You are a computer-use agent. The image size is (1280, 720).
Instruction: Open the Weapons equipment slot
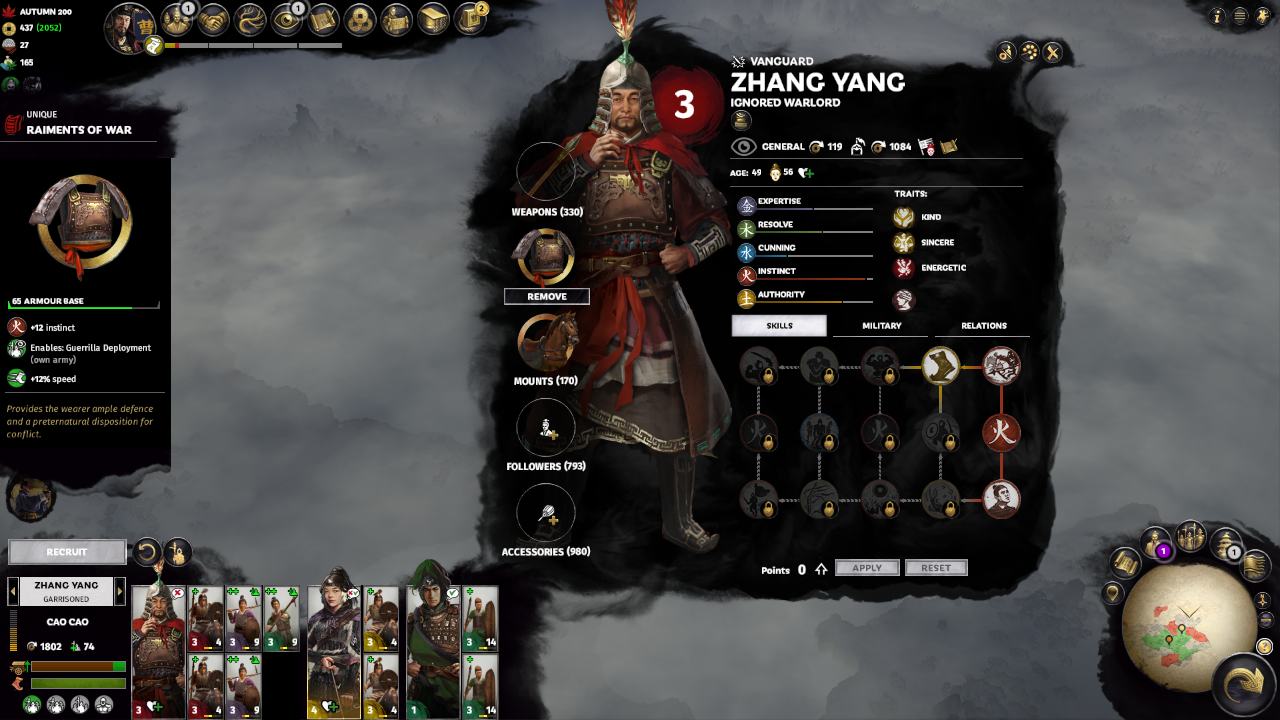point(545,171)
